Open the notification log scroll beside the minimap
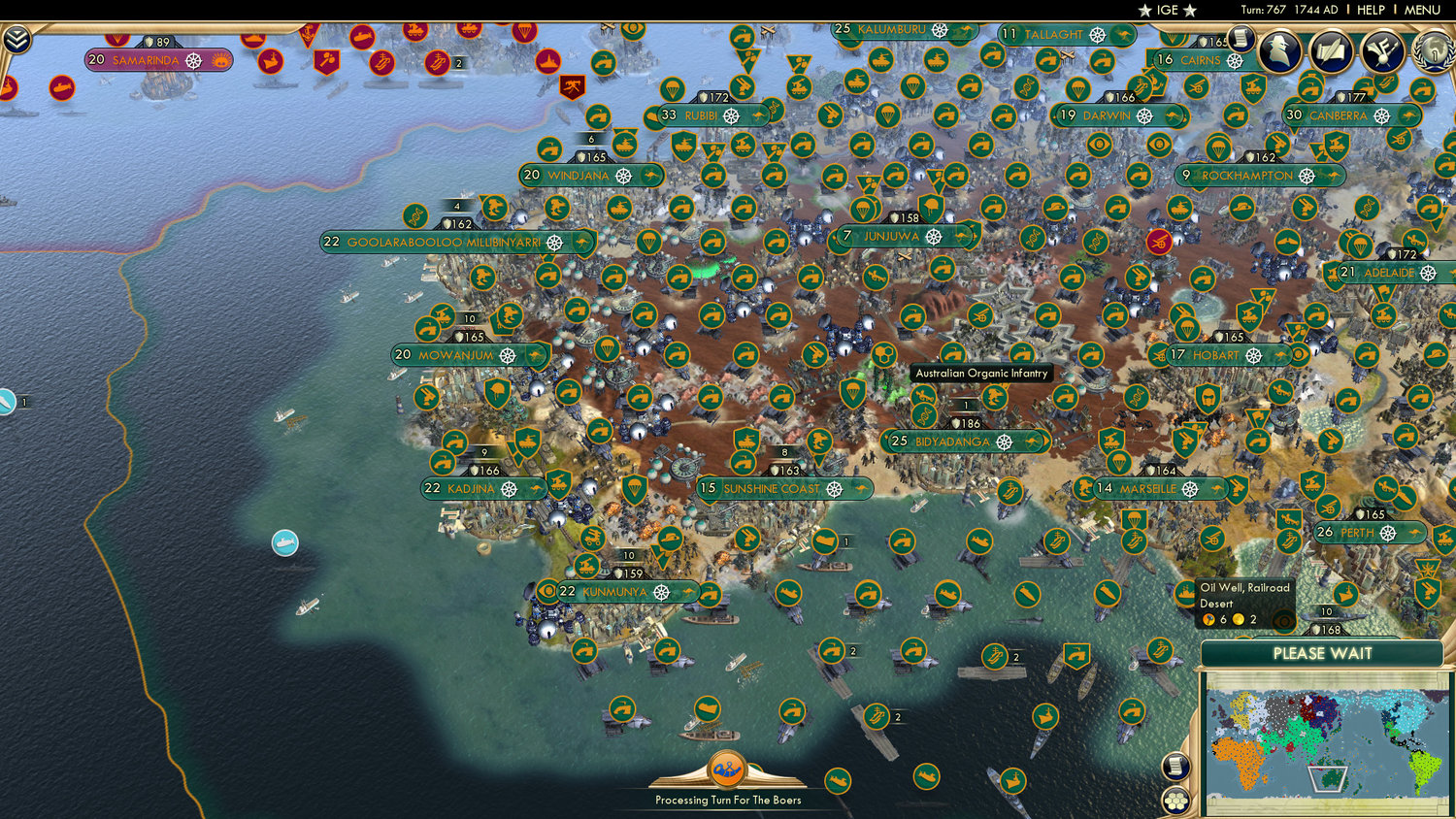1456x819 pixels. click(1175, 767)
